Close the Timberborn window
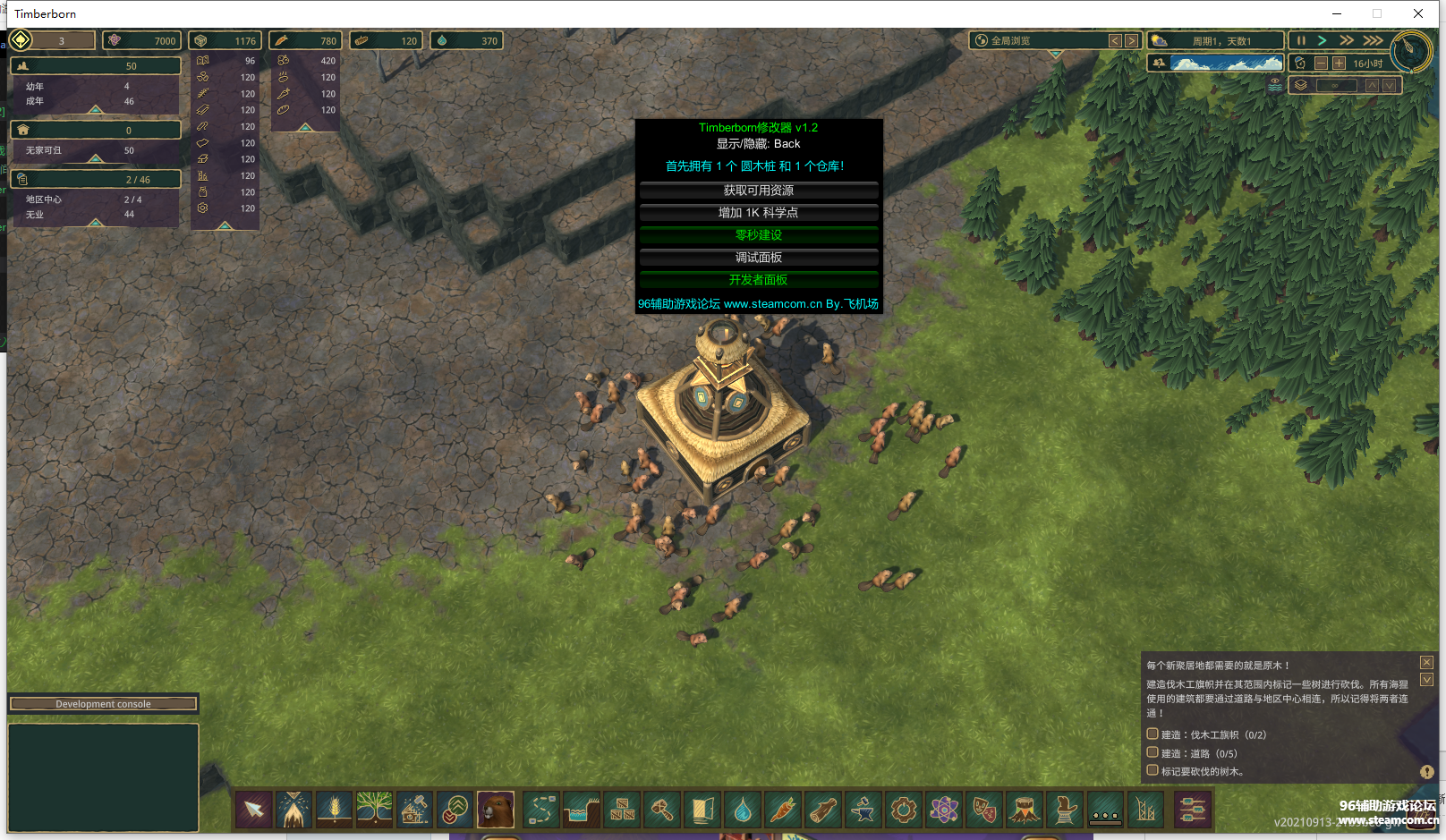Image resolution: width=1446 pixels, height=840 pixels. point(1418,13)
